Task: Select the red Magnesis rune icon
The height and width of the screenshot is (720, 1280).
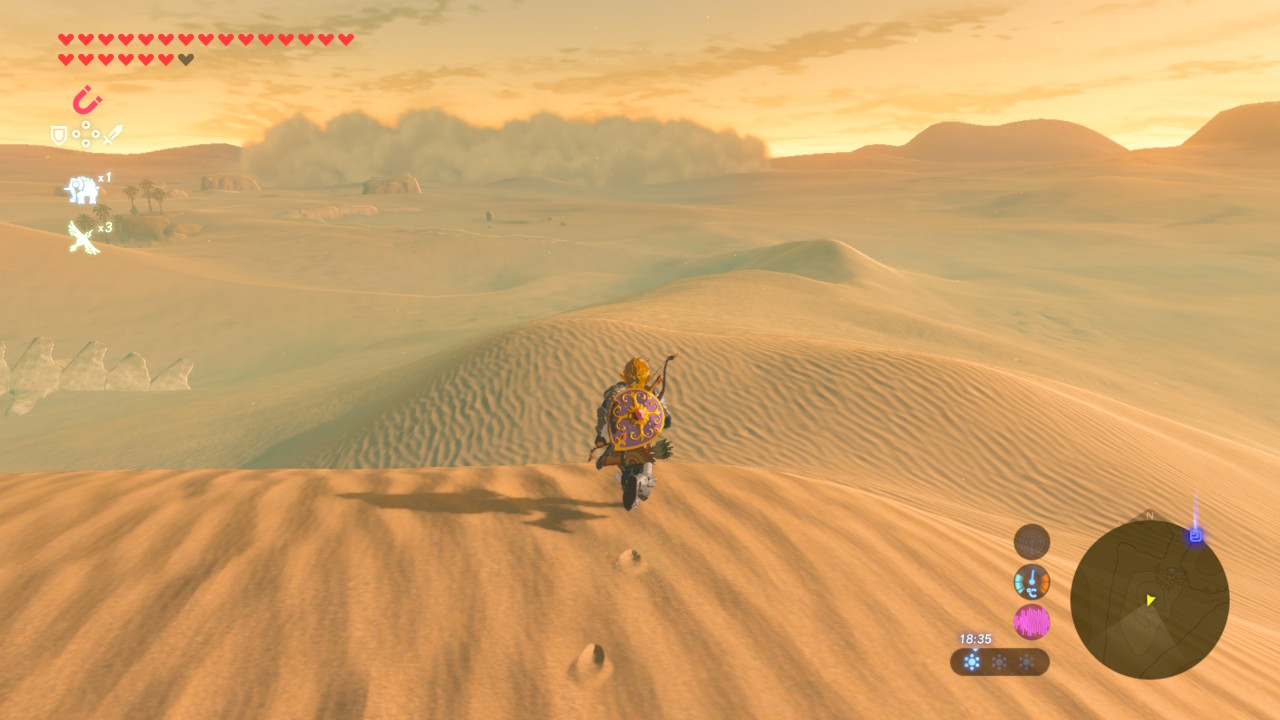Action: [87, 100]
